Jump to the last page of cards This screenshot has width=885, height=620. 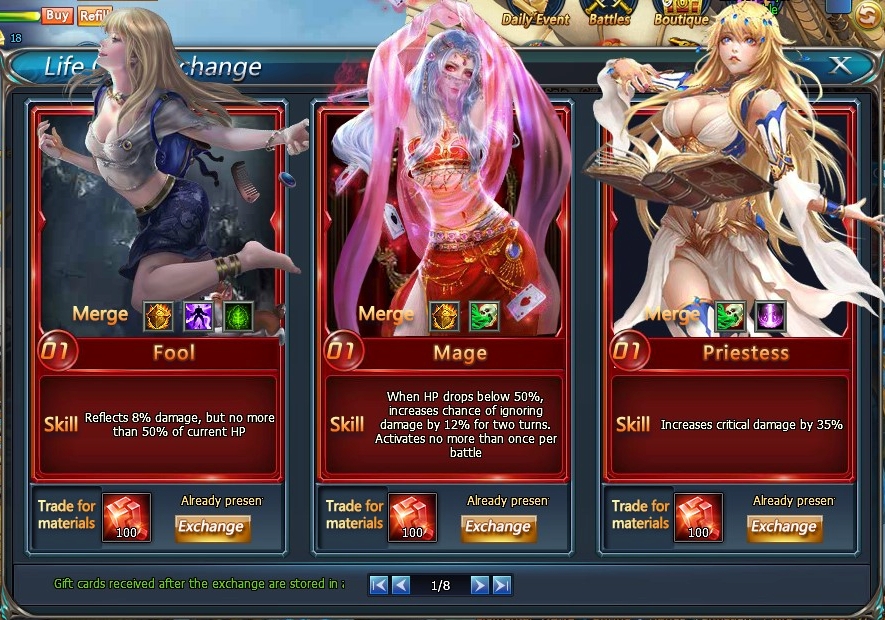[x=502, y=585]
